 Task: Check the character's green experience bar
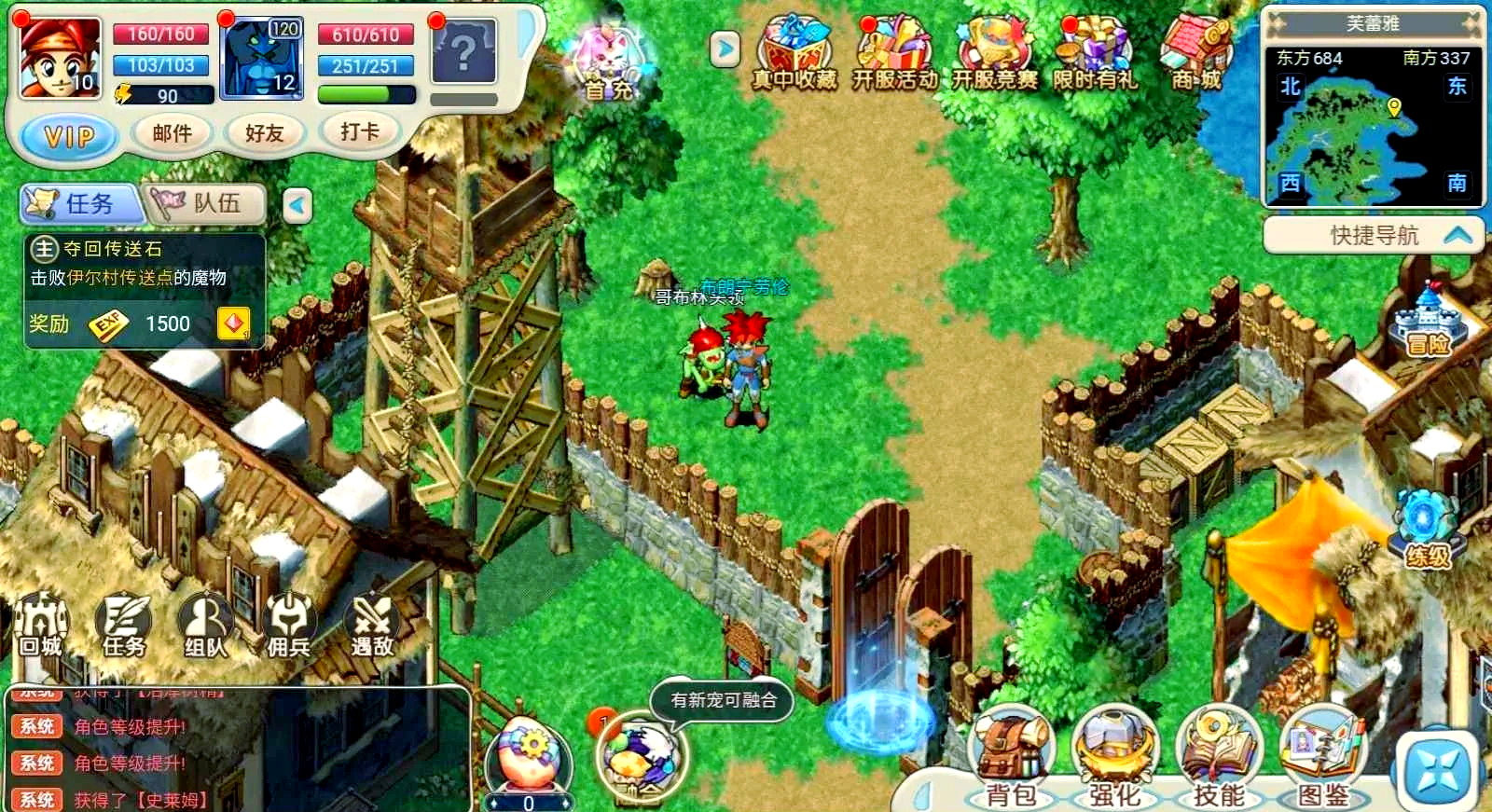(364, 93)
